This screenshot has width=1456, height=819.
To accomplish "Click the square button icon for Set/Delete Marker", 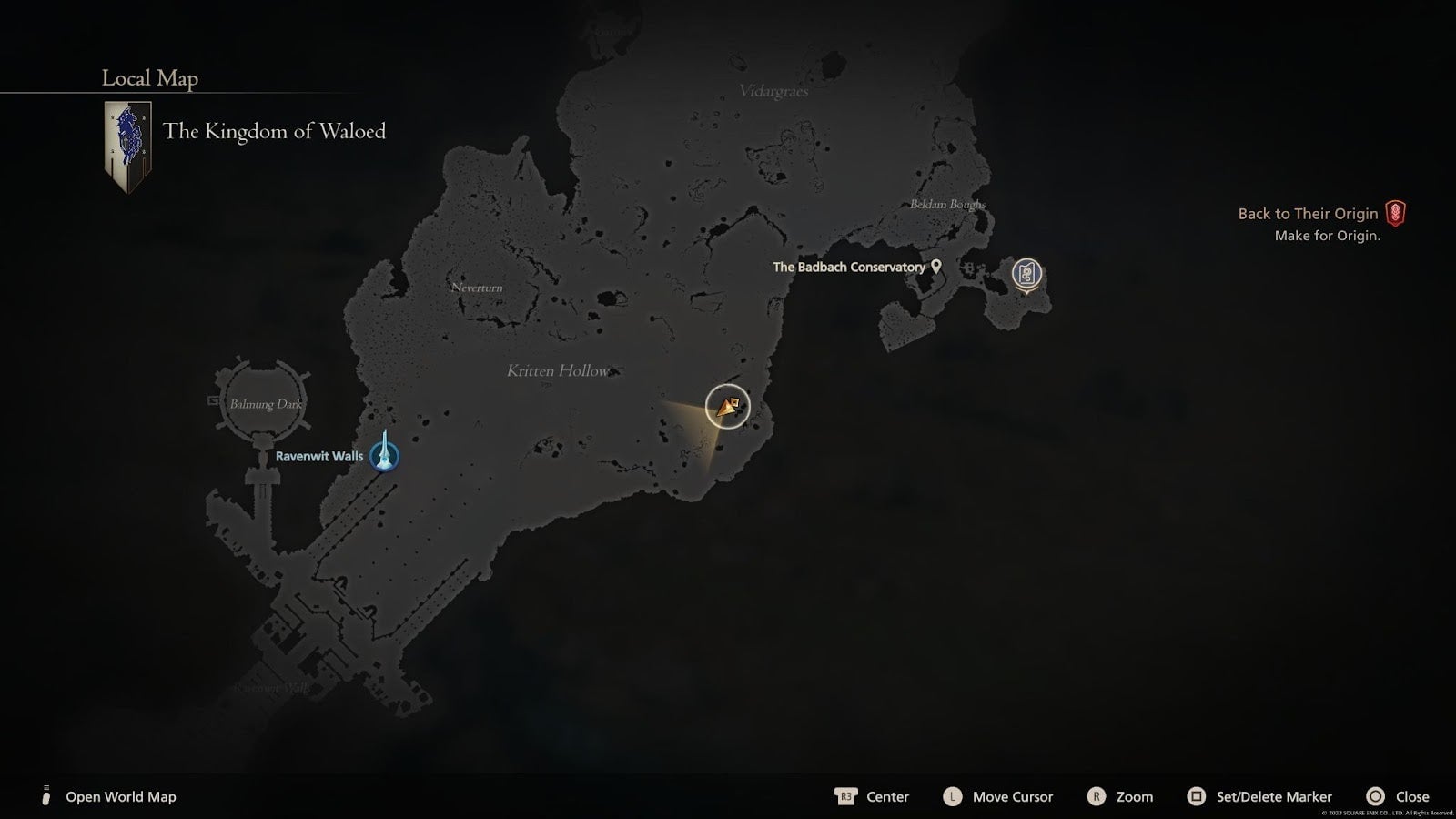I will (1197, 796).
